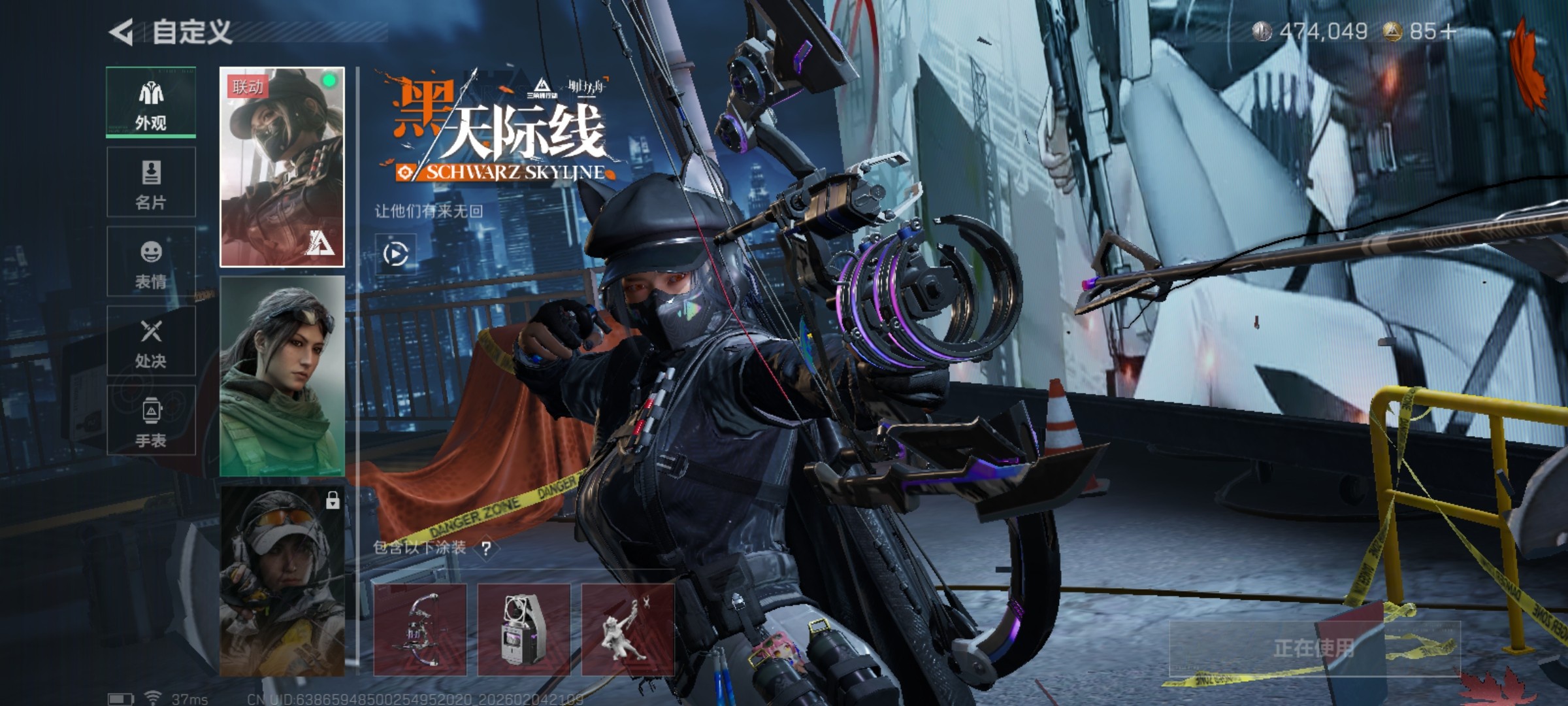1568x706 pixels.
Task: Choose the green scarf operator skin
Action: click(282, 376)
